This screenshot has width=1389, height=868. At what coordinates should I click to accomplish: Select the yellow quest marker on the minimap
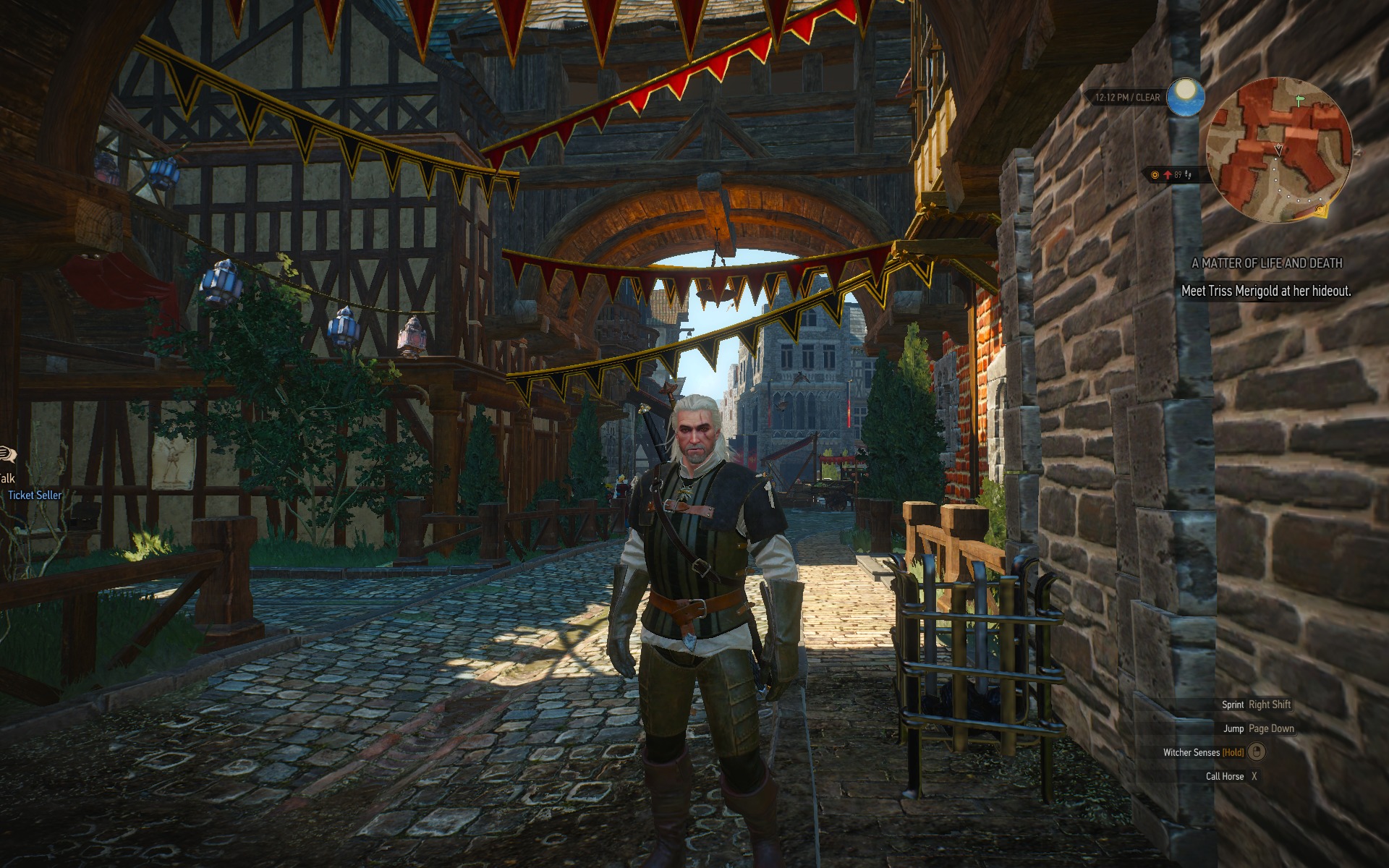click(x=1321, y=210)
